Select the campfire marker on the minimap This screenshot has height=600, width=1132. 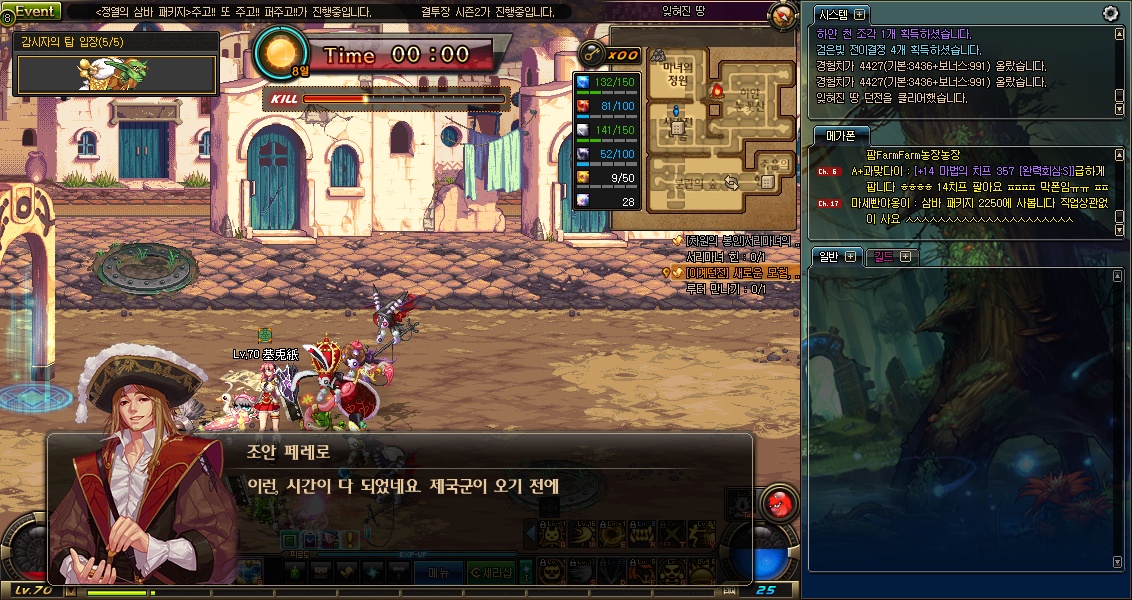coord(716,91)
